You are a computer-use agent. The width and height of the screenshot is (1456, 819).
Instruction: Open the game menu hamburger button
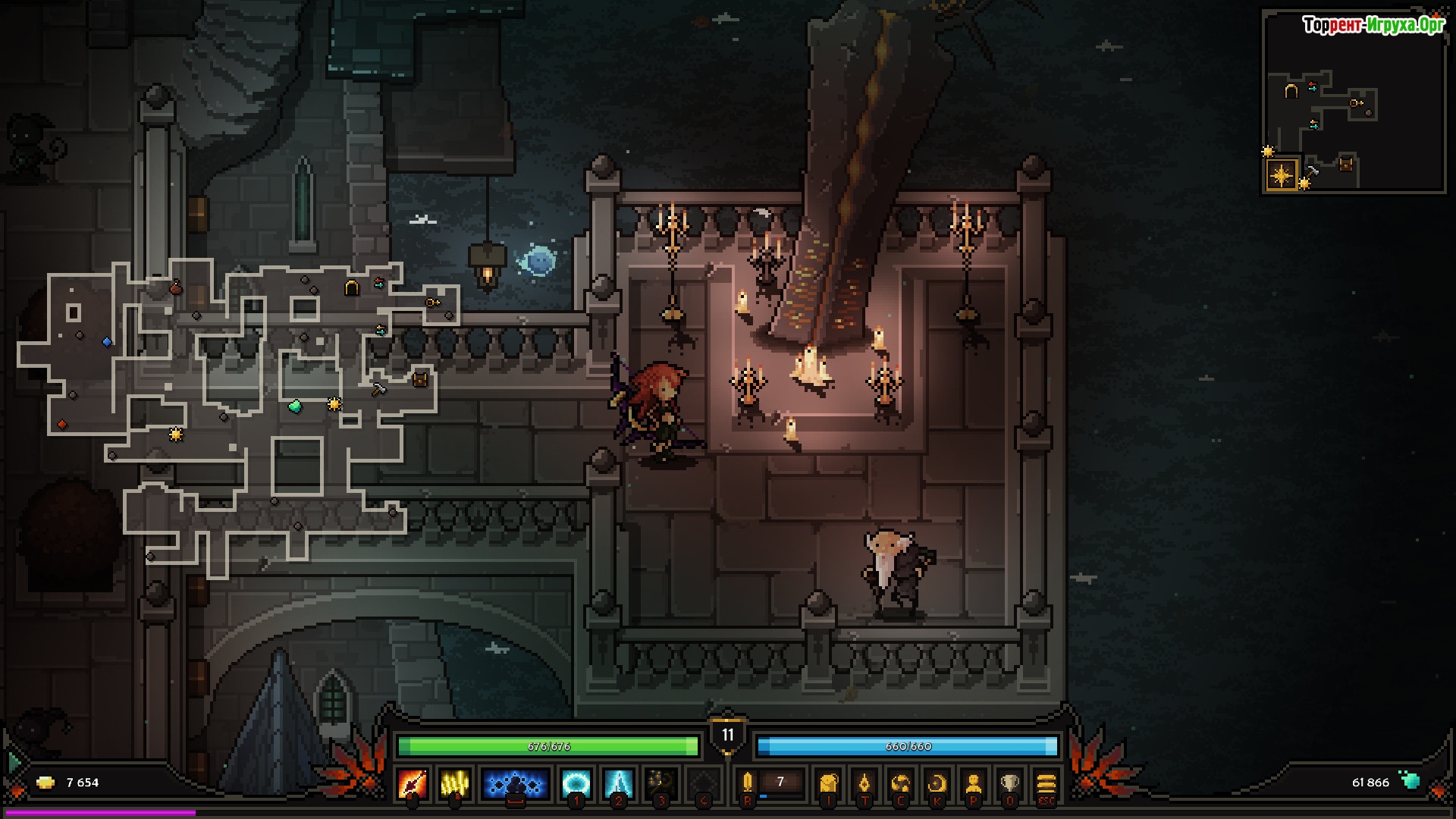coord(1046,783)
